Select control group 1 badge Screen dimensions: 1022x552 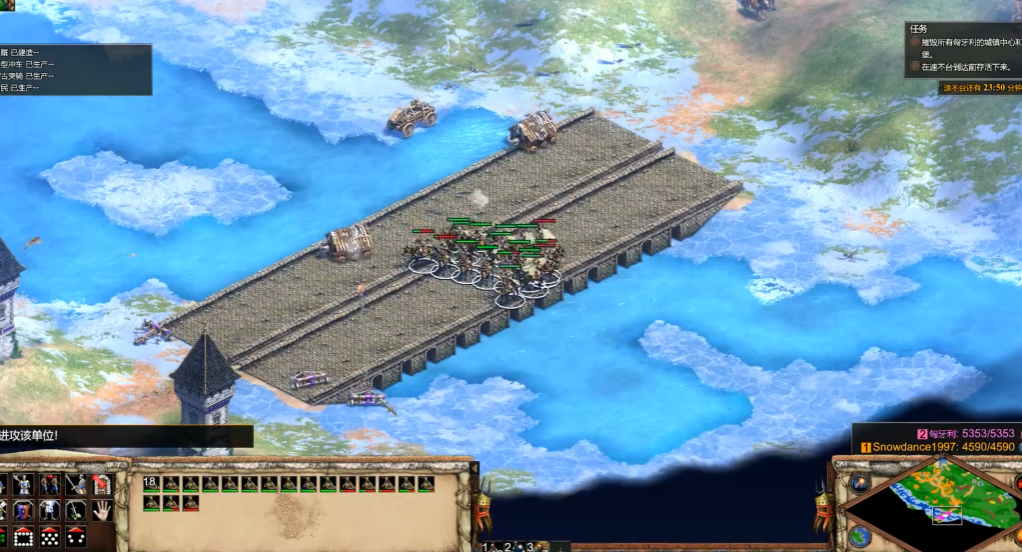click(485, 546)
